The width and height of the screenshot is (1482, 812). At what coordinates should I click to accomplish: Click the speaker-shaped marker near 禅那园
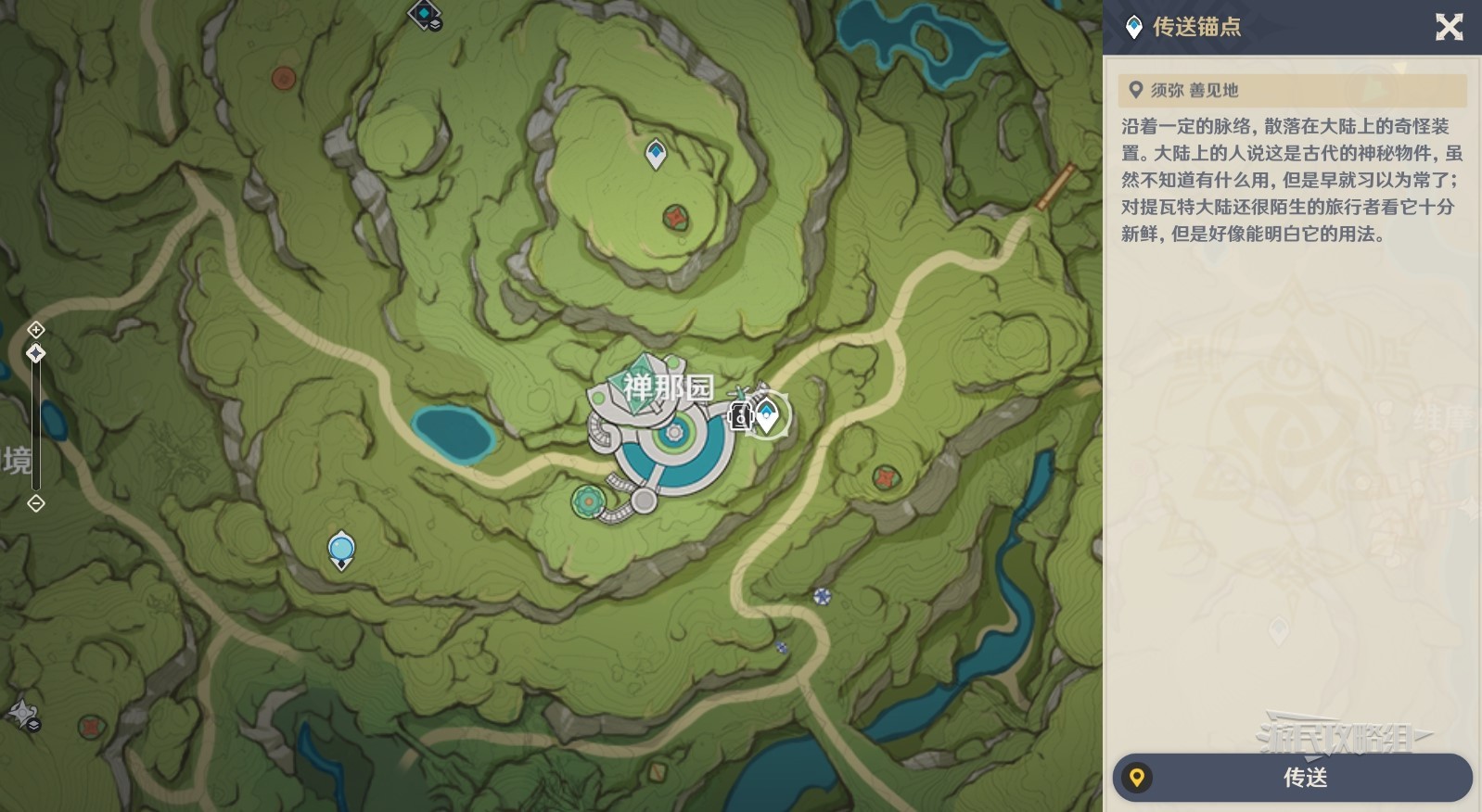tap(740, 416)
